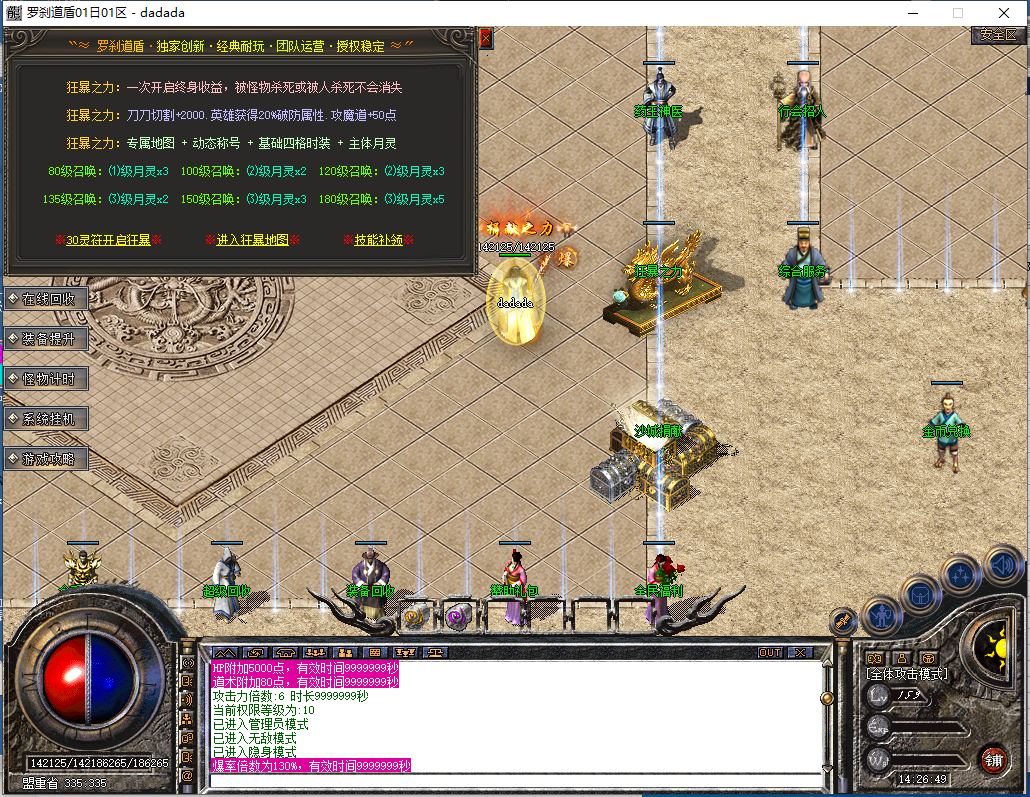Screen dimensions: 1030x797
Task: Toggle the 全体攻击模式 attack mode label
Action: (x=906, y=674)
